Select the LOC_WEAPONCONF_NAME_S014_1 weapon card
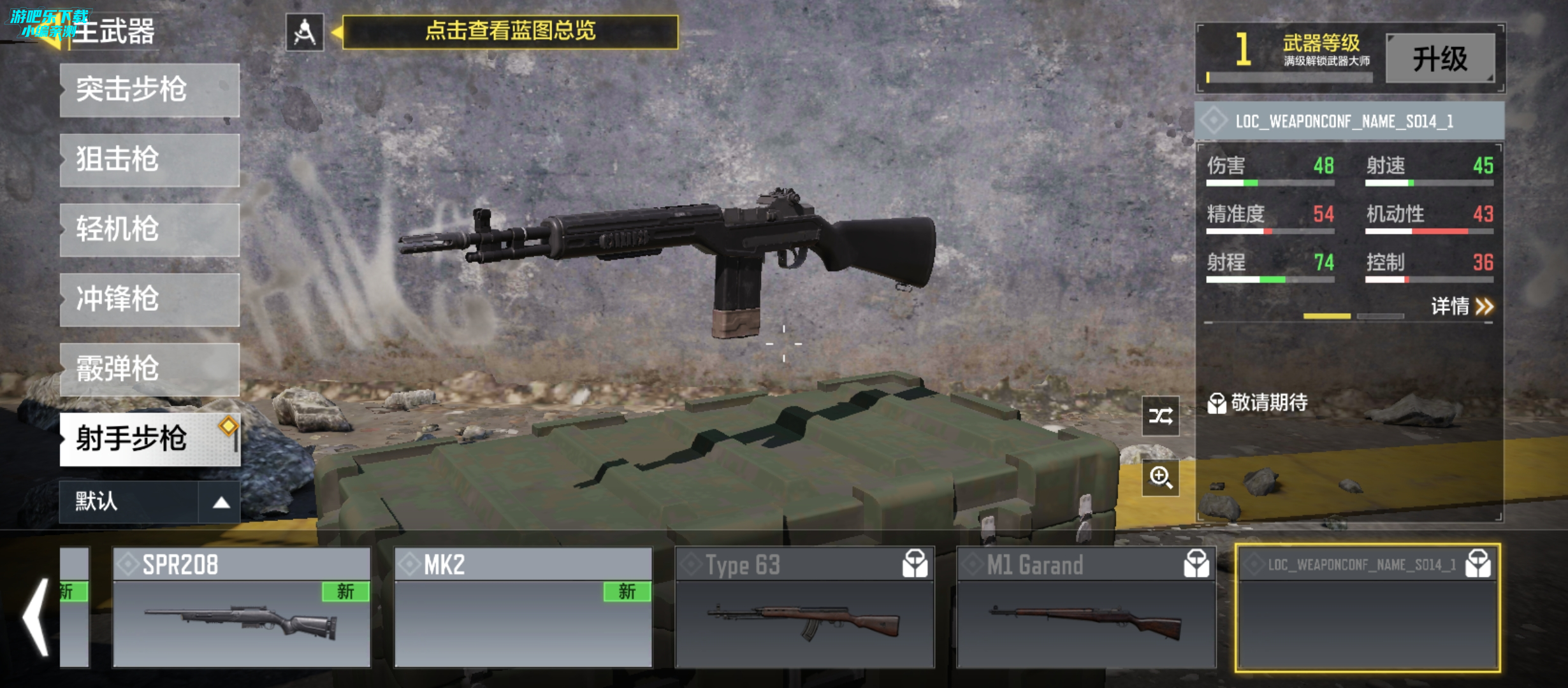This screenshot has height=688, width=1568. (1367, 608)
